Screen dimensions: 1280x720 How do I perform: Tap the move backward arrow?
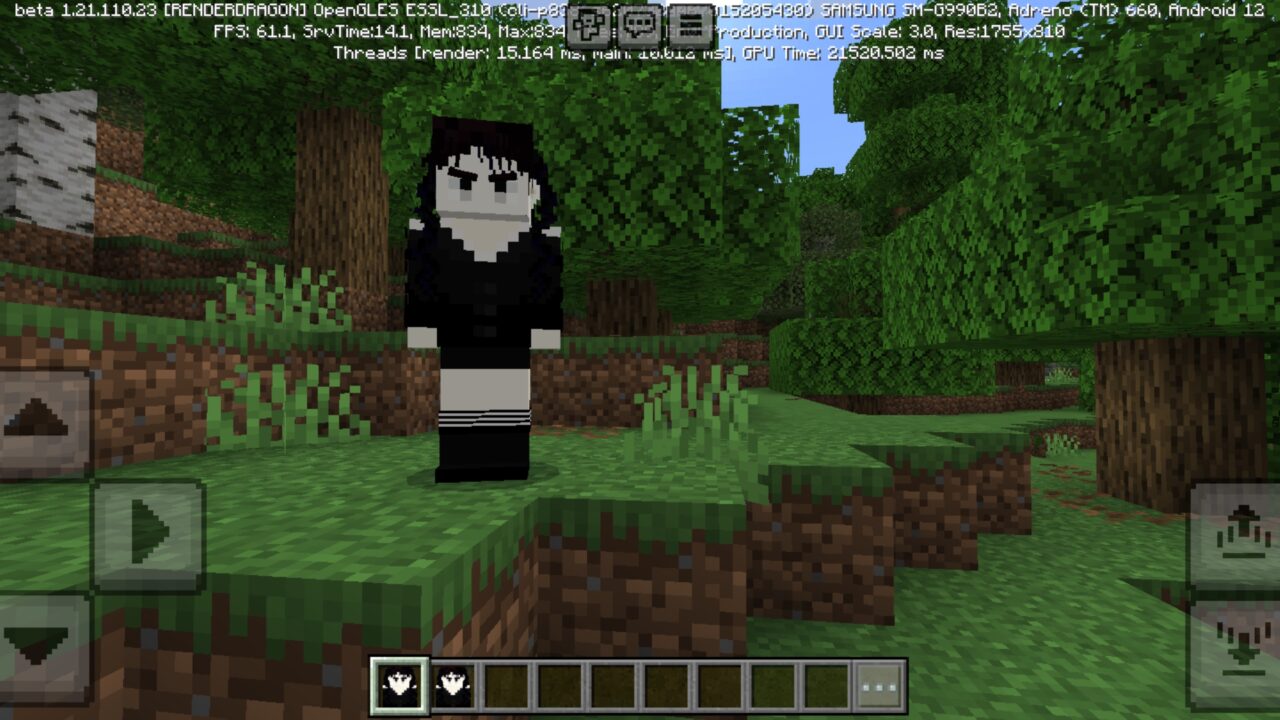[x=40, y=643]
